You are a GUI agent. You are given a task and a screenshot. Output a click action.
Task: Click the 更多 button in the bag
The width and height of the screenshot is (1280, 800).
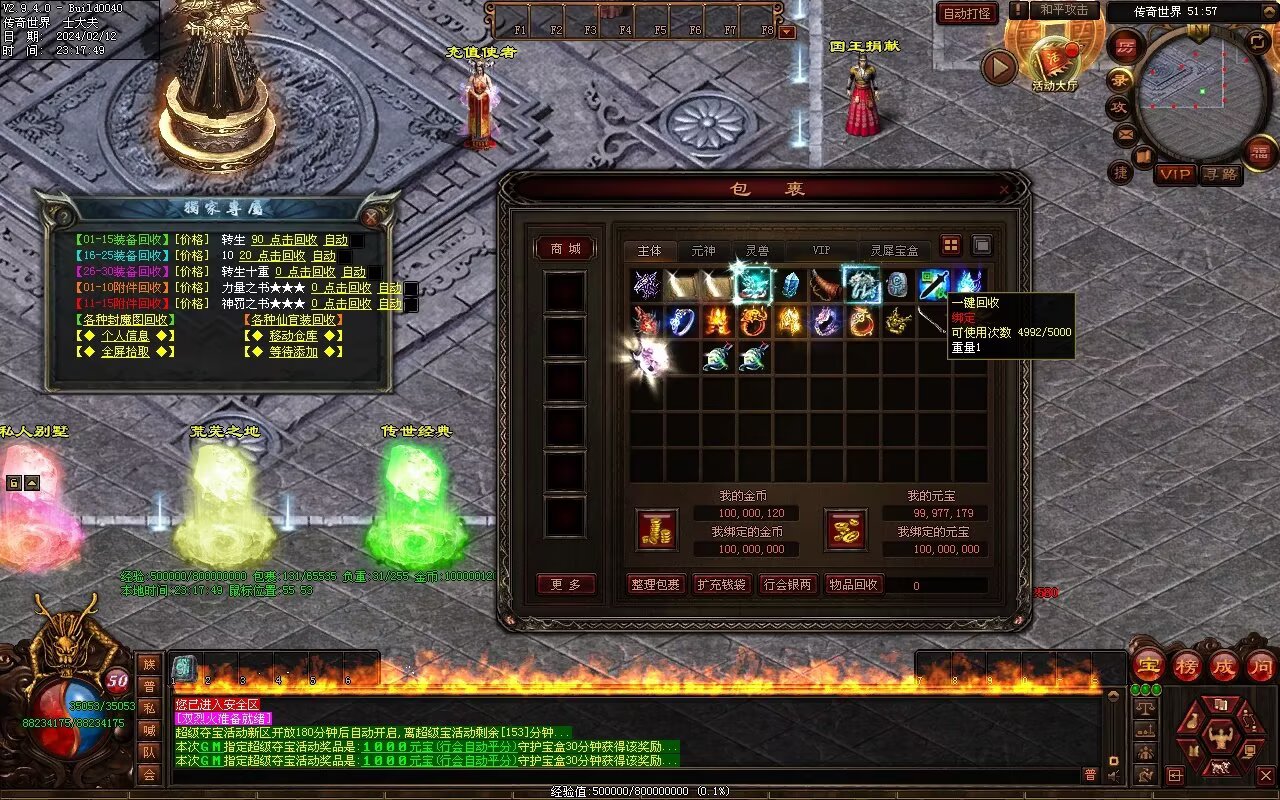566,585
